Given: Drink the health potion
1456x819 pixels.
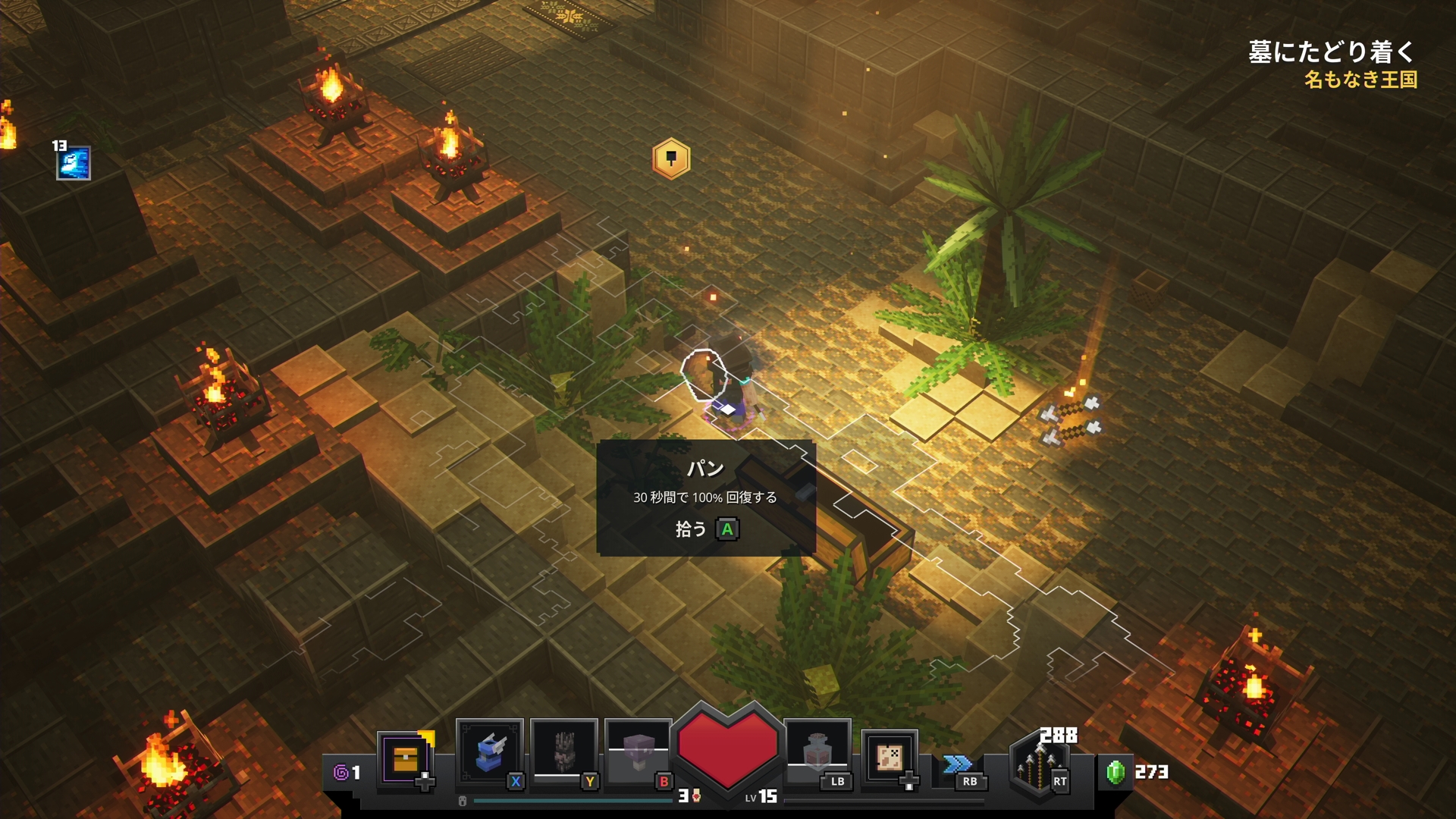Looking at the screenshot, I should click(817, 754).
